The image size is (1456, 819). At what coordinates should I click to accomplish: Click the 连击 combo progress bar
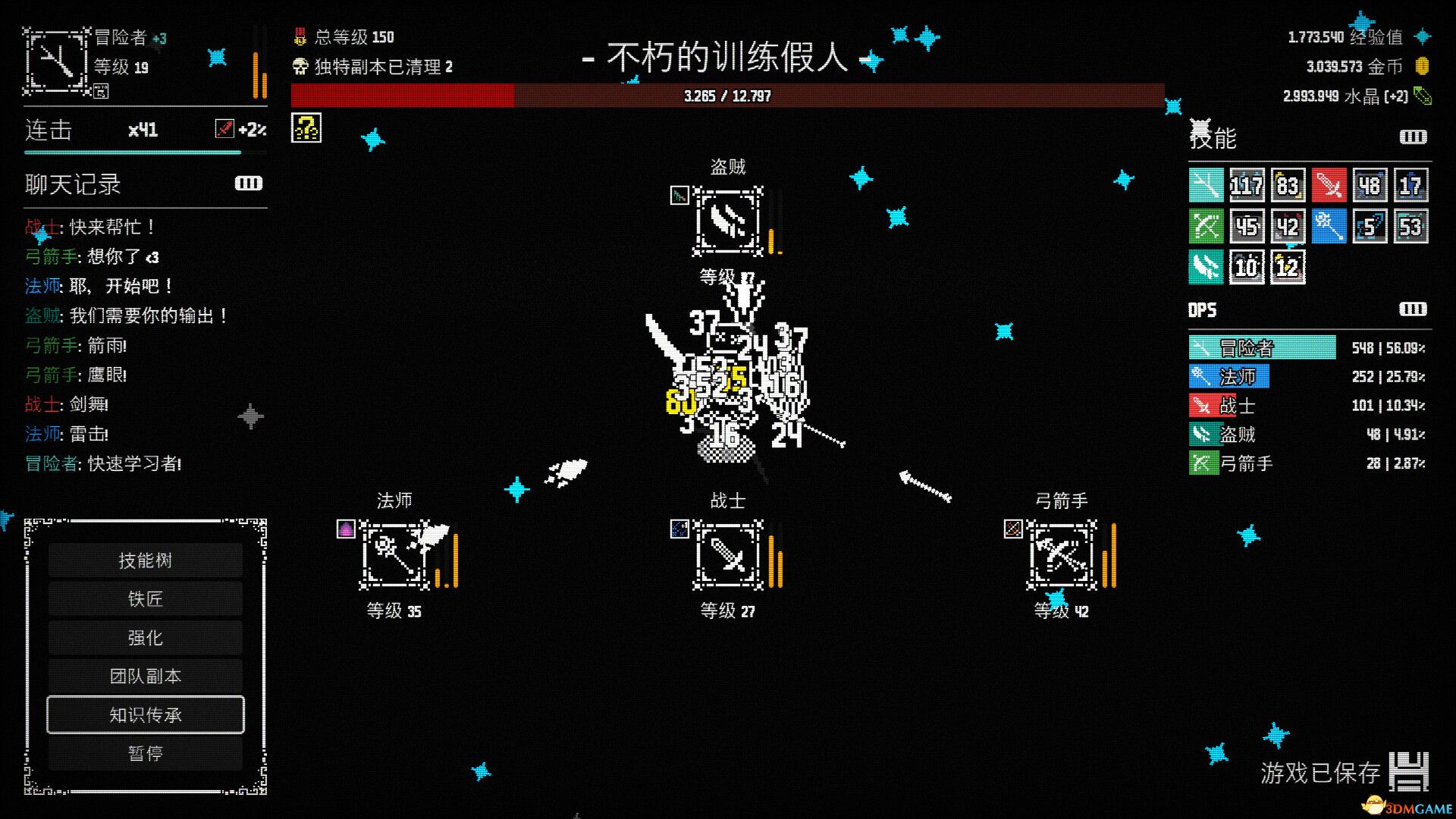click(x=129, y=151)
